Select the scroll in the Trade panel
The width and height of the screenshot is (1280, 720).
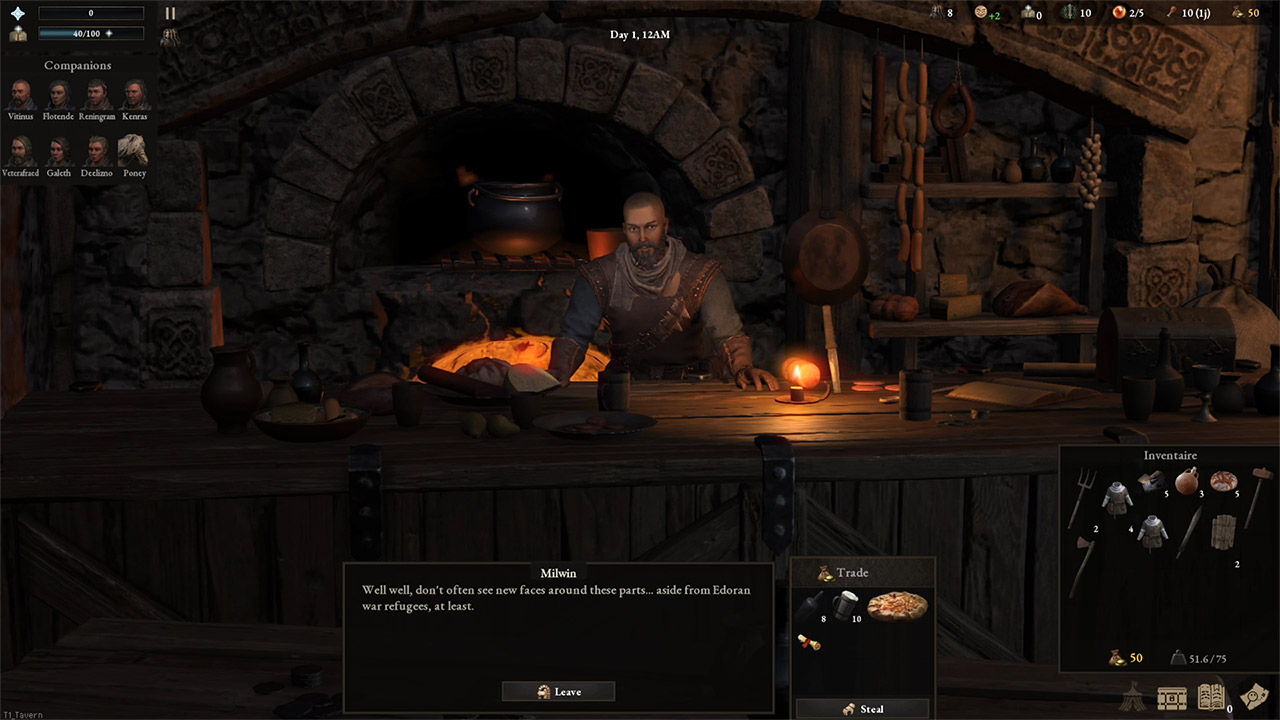tap(808, 642)
